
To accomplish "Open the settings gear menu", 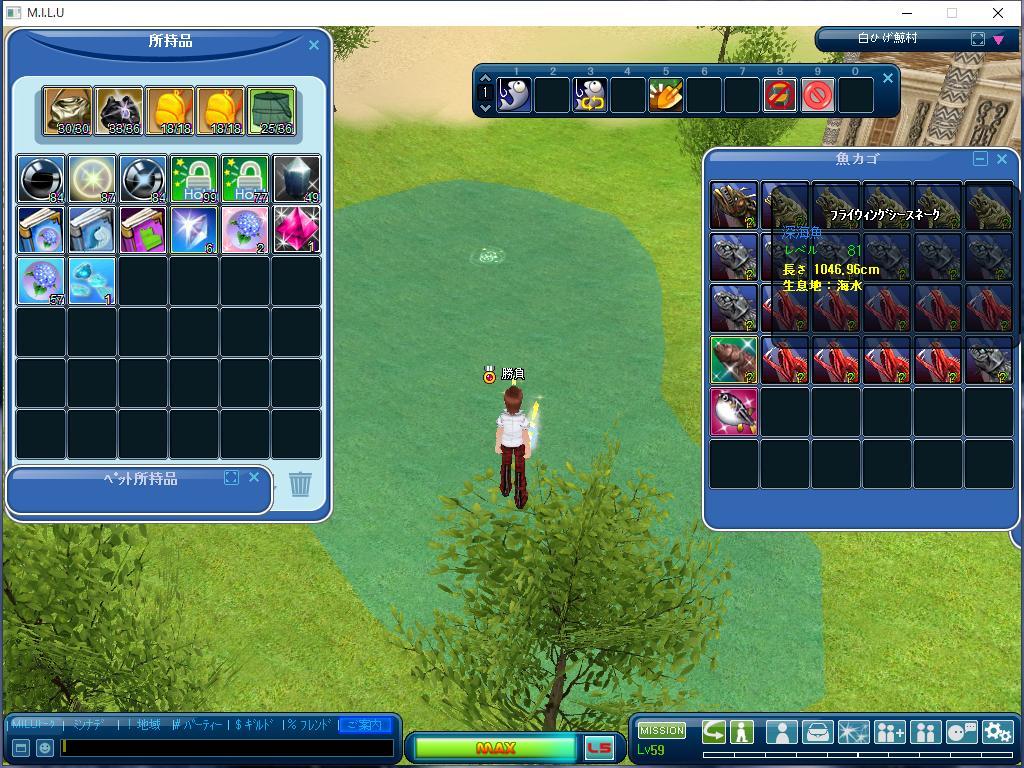I will [997, 732].
